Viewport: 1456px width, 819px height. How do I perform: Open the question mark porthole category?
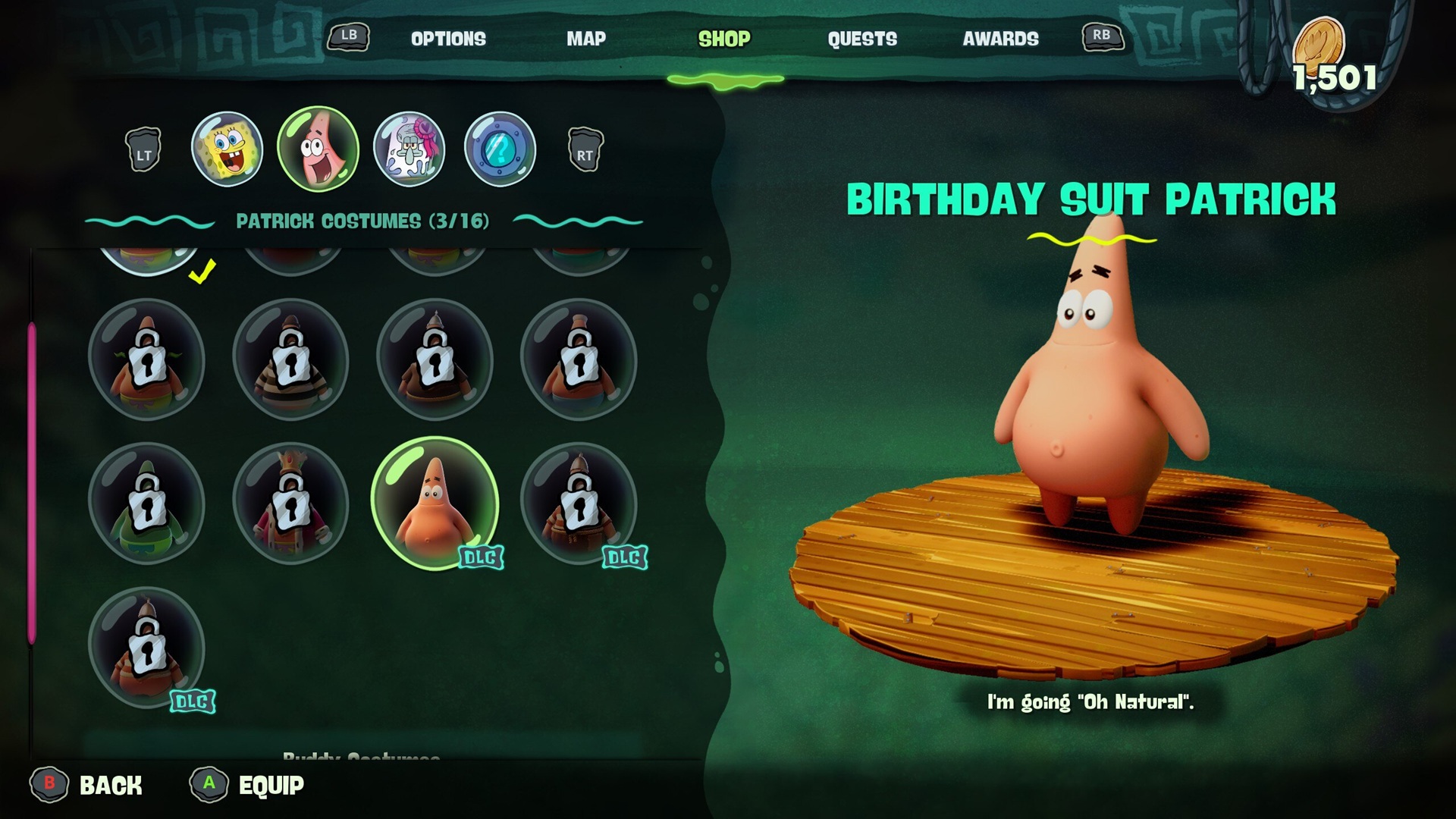pyautogui.click(x=500, y=149)
